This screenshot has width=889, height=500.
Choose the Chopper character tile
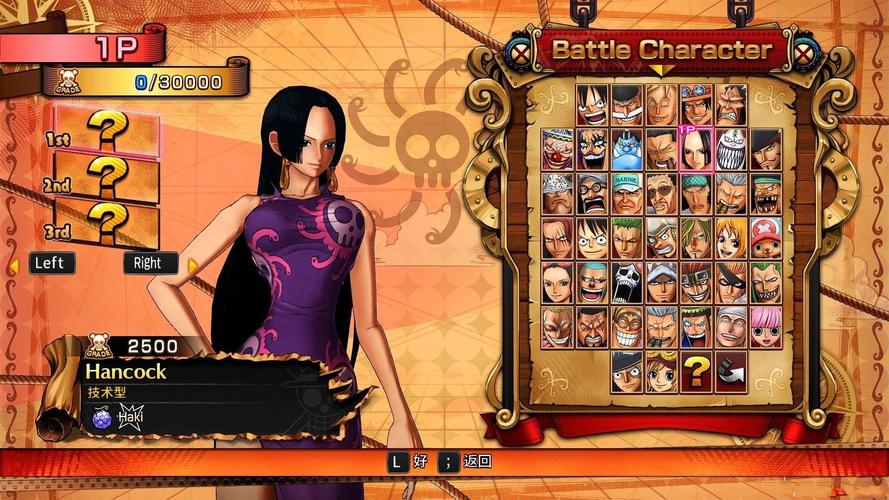(765, 238)
